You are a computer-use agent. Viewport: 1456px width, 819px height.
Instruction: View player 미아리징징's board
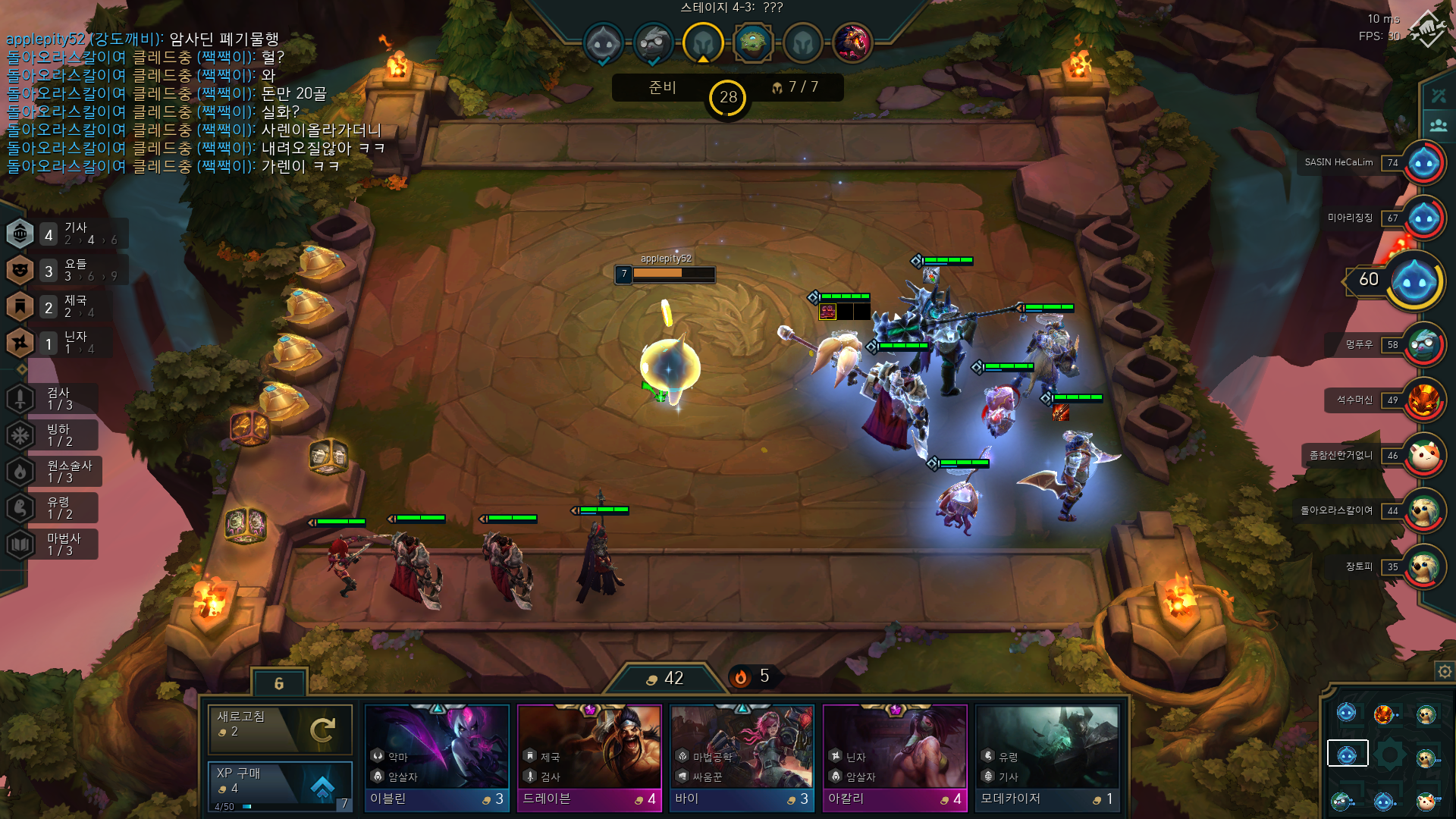coord(1423,218)
